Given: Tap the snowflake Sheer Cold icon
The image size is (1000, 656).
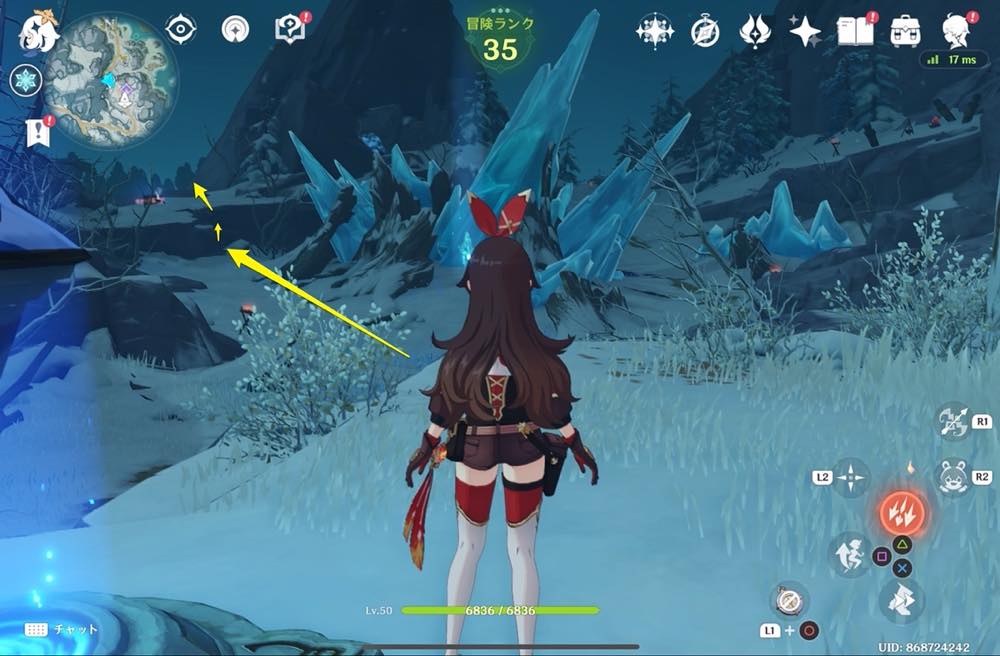Looking at the screenshot, I should coord(25,81).
